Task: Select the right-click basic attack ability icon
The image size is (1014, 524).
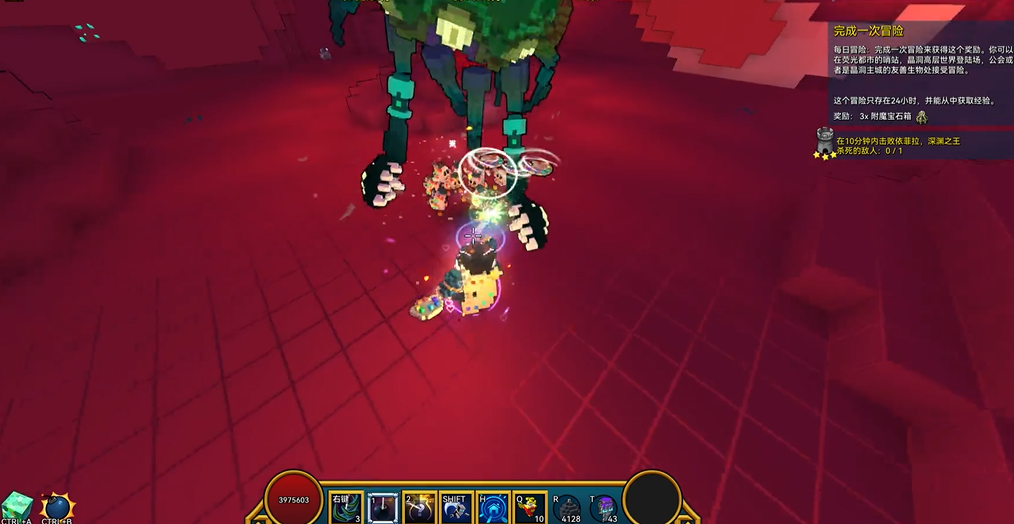Action: click(x=346, y=507)
